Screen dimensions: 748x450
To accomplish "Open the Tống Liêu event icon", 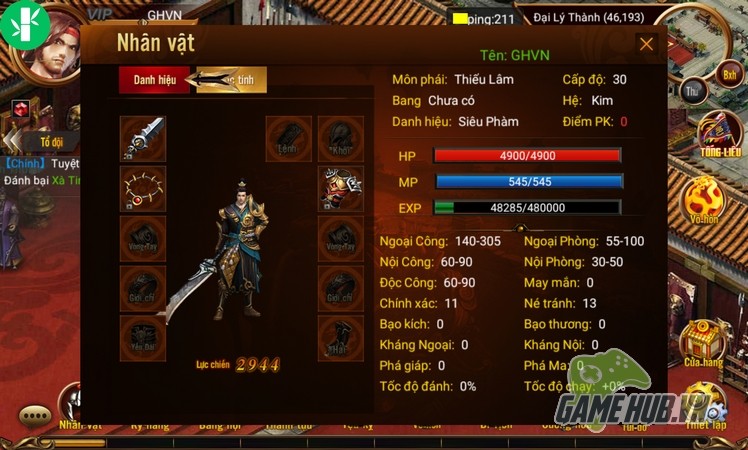I will [719, 135].
